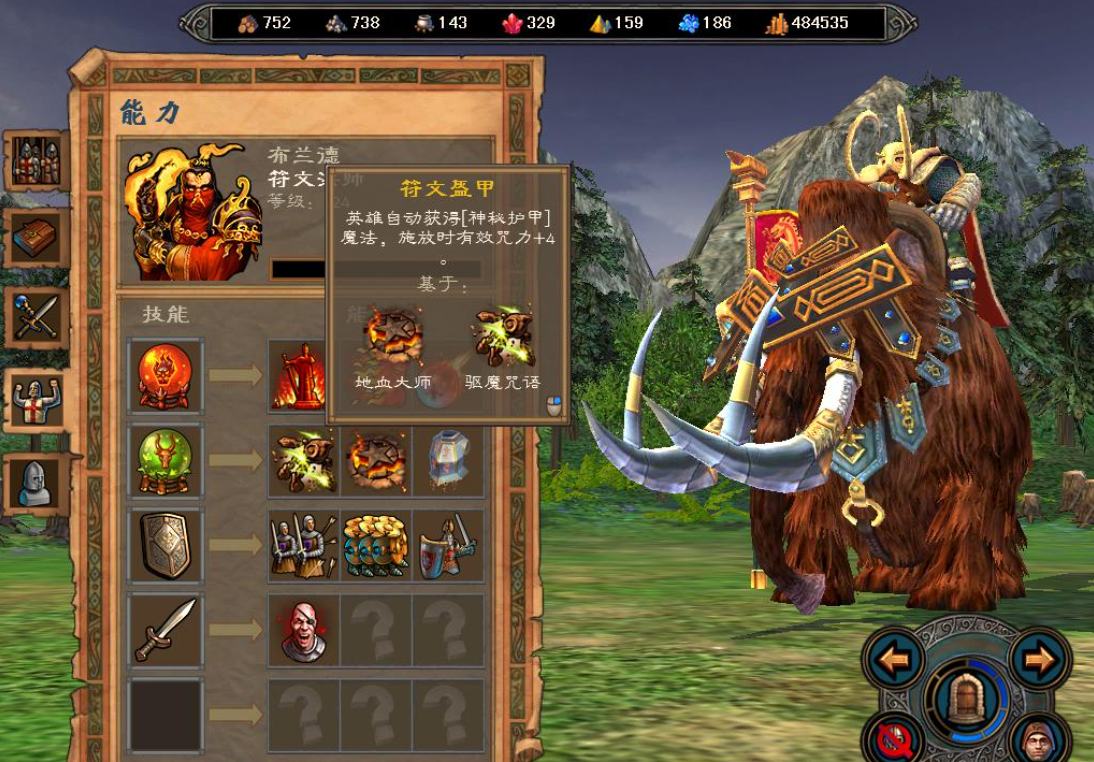Select the red demon orb skill

point(166,376)
